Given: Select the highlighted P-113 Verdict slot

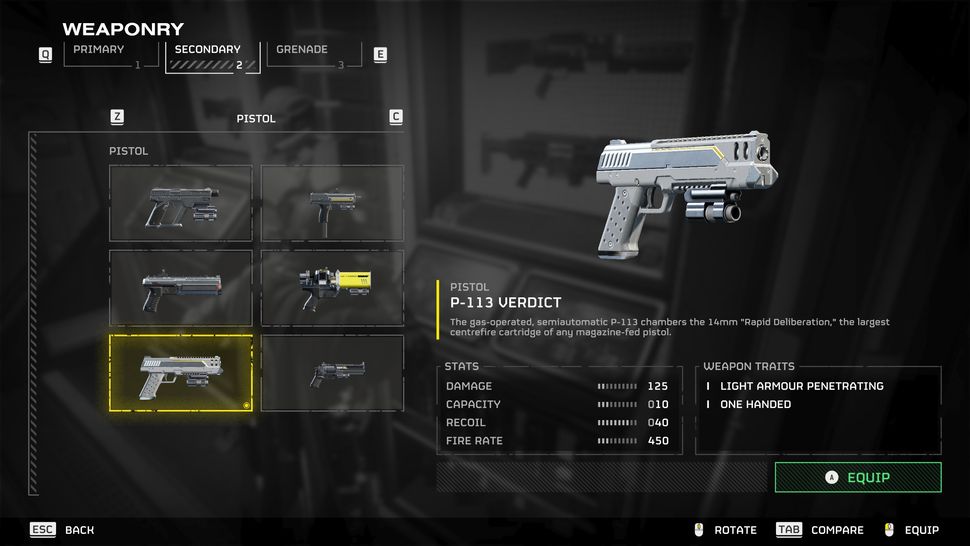Looking at the screenshot, I should (x=181, y=373).
